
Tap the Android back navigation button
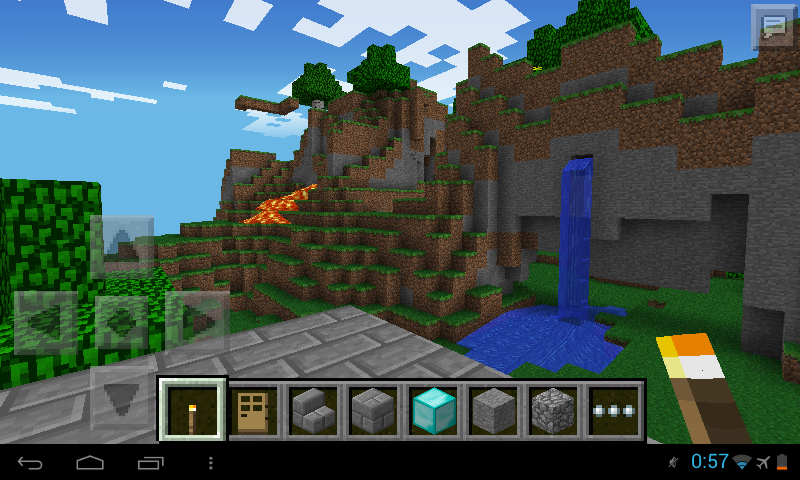(31, 463)
